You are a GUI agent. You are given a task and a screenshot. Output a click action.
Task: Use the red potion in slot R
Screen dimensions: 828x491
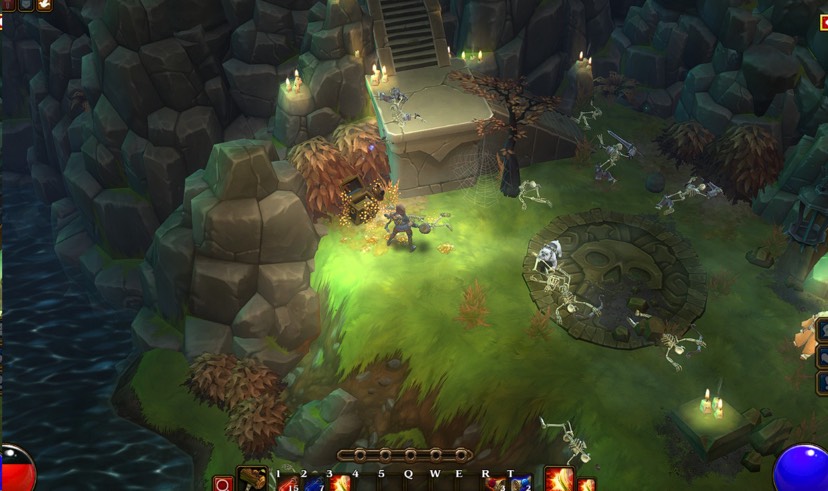pyautogui.click(x=495, y=484)
